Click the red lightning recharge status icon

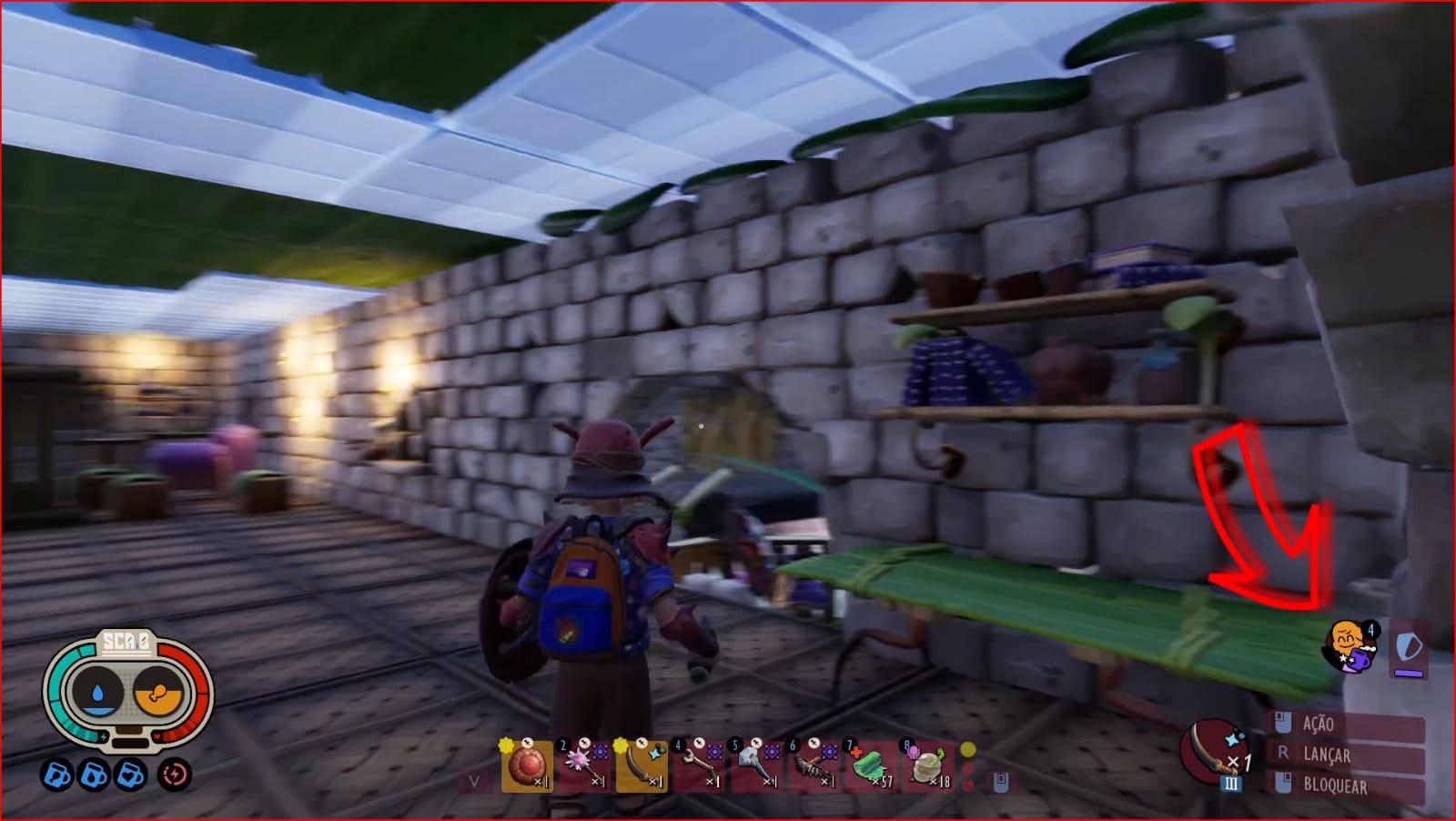[173, 775]
